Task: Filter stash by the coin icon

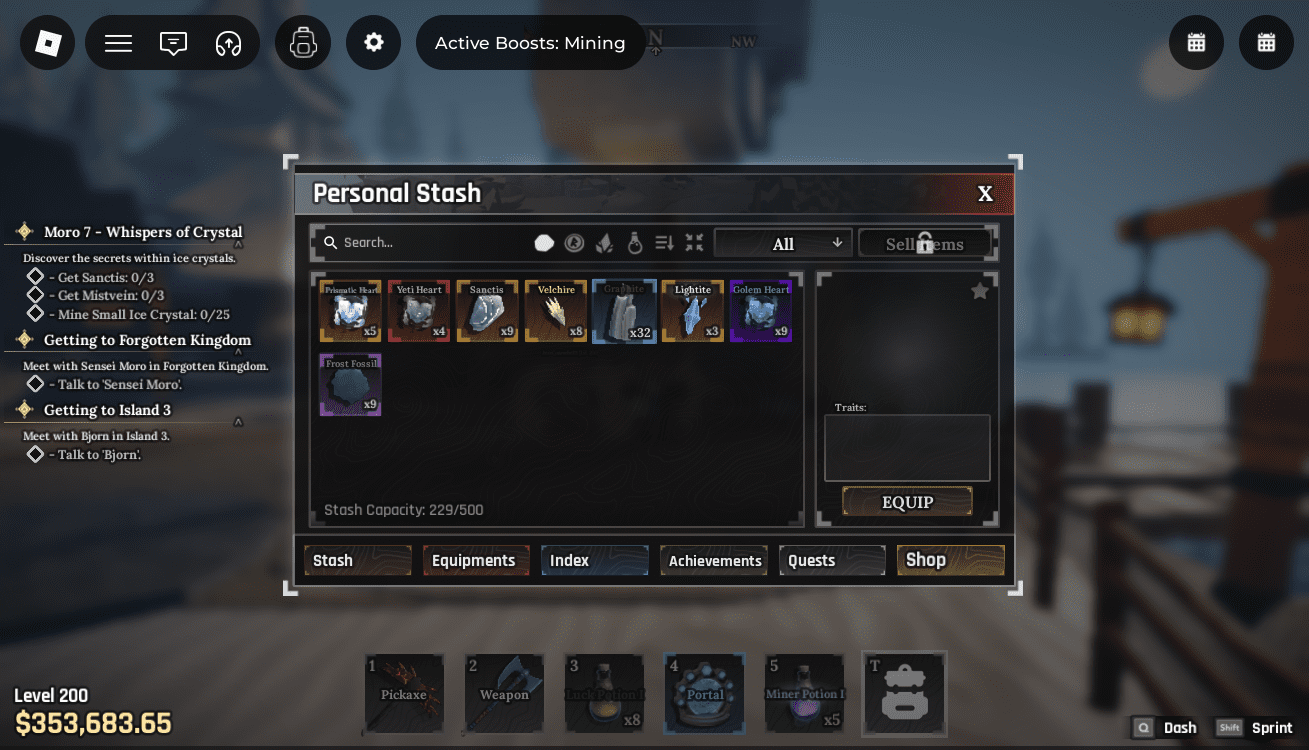Action: point(574,243)
